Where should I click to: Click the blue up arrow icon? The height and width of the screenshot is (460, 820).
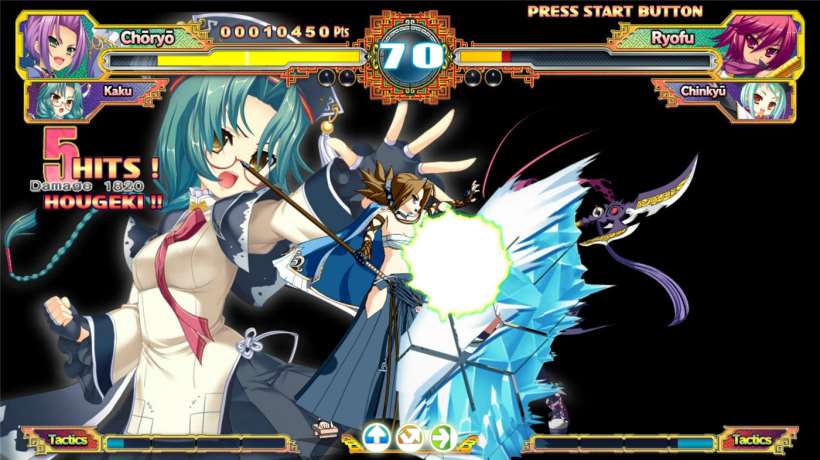[376, 437]
